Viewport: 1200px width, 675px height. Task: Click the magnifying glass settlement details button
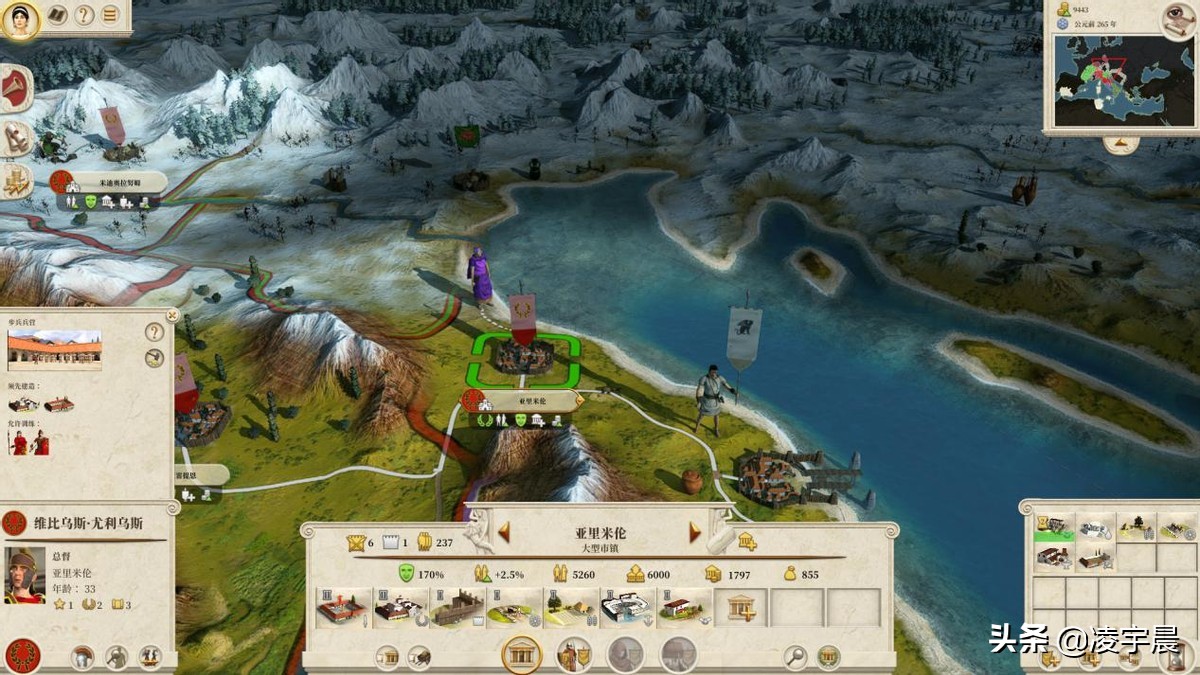coord(795,657)
